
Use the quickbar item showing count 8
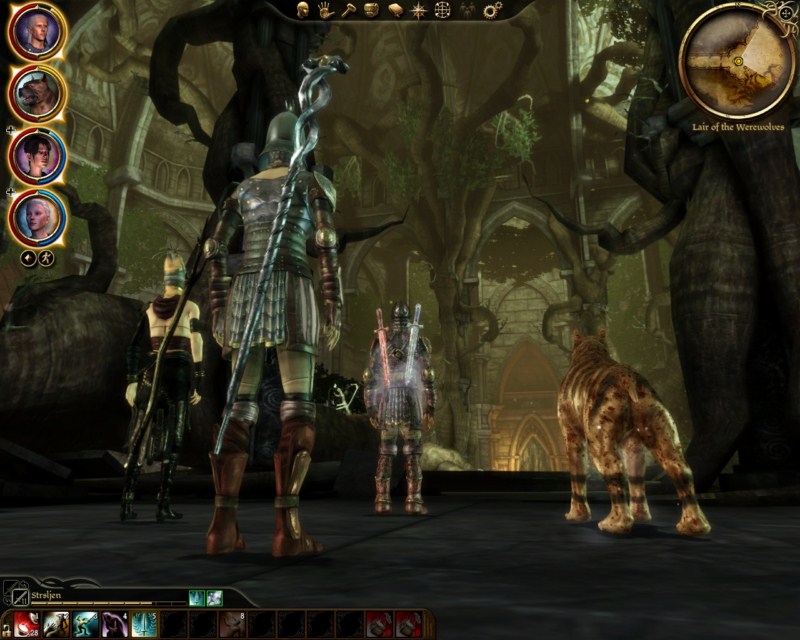coord(233,624)
